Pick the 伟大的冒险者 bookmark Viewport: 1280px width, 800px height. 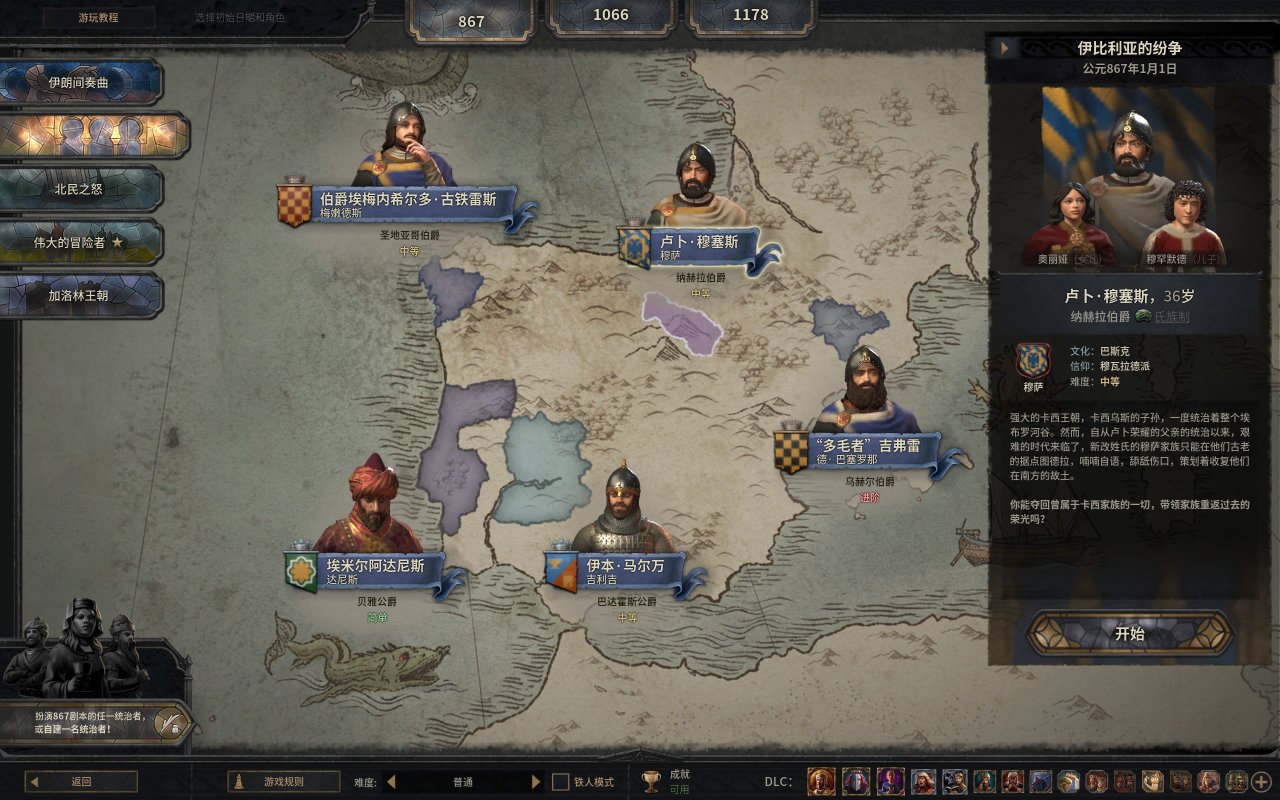point(80,242)
